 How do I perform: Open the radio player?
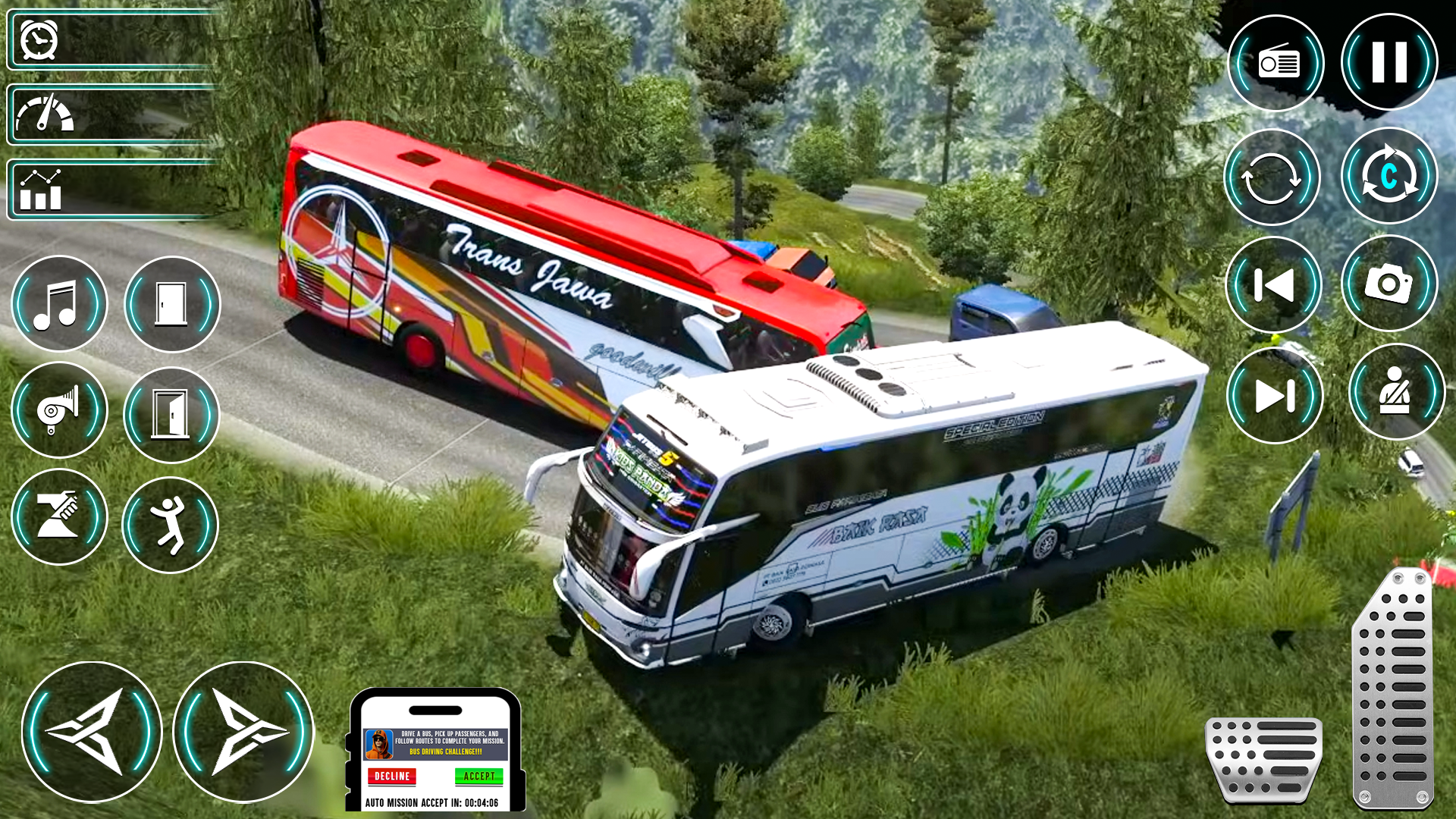click(x=1276, y=64)
